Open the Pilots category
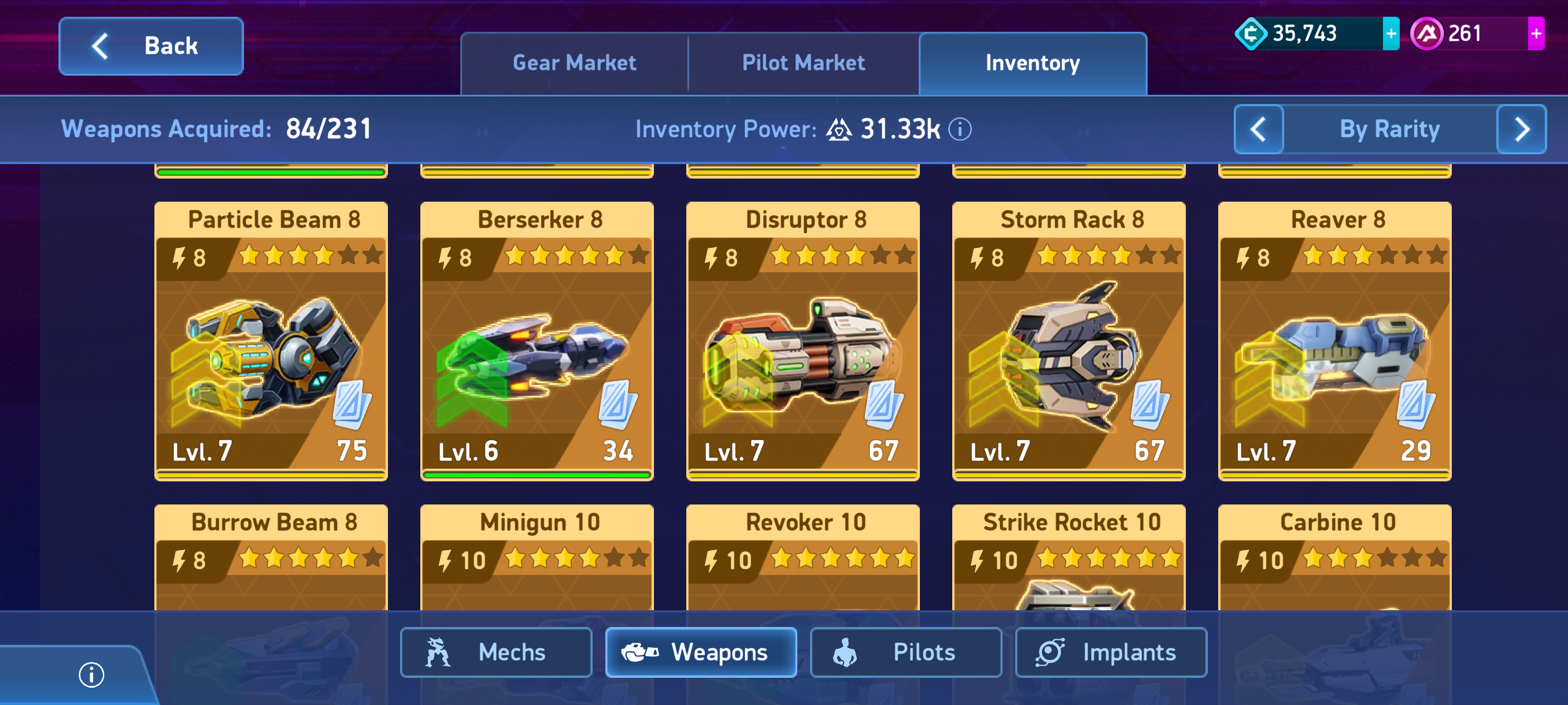 [x=906, y=652]
